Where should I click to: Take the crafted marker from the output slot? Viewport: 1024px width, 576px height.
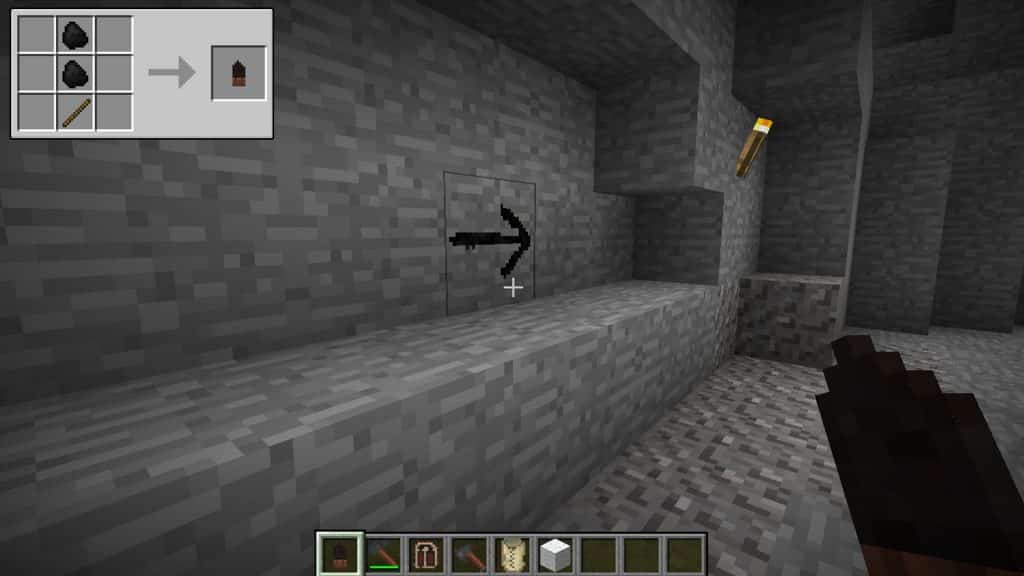[238, 73]
